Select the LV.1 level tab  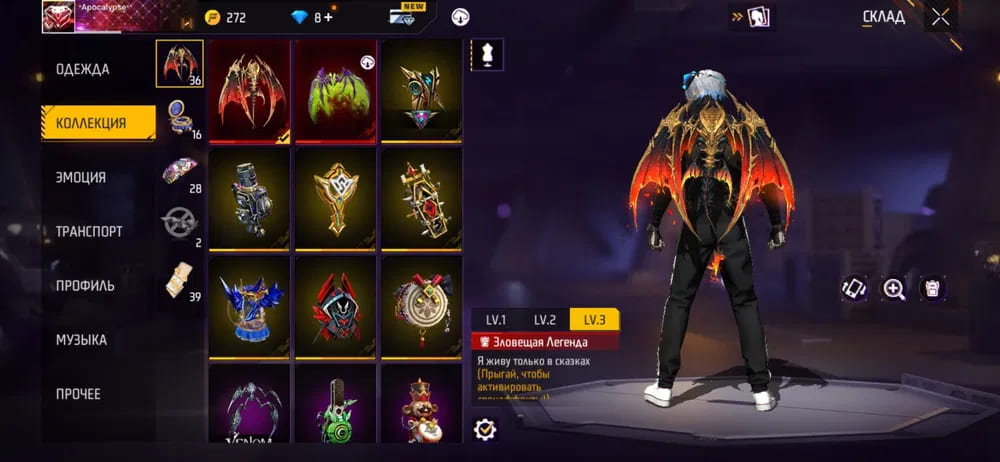pos(496,320)
